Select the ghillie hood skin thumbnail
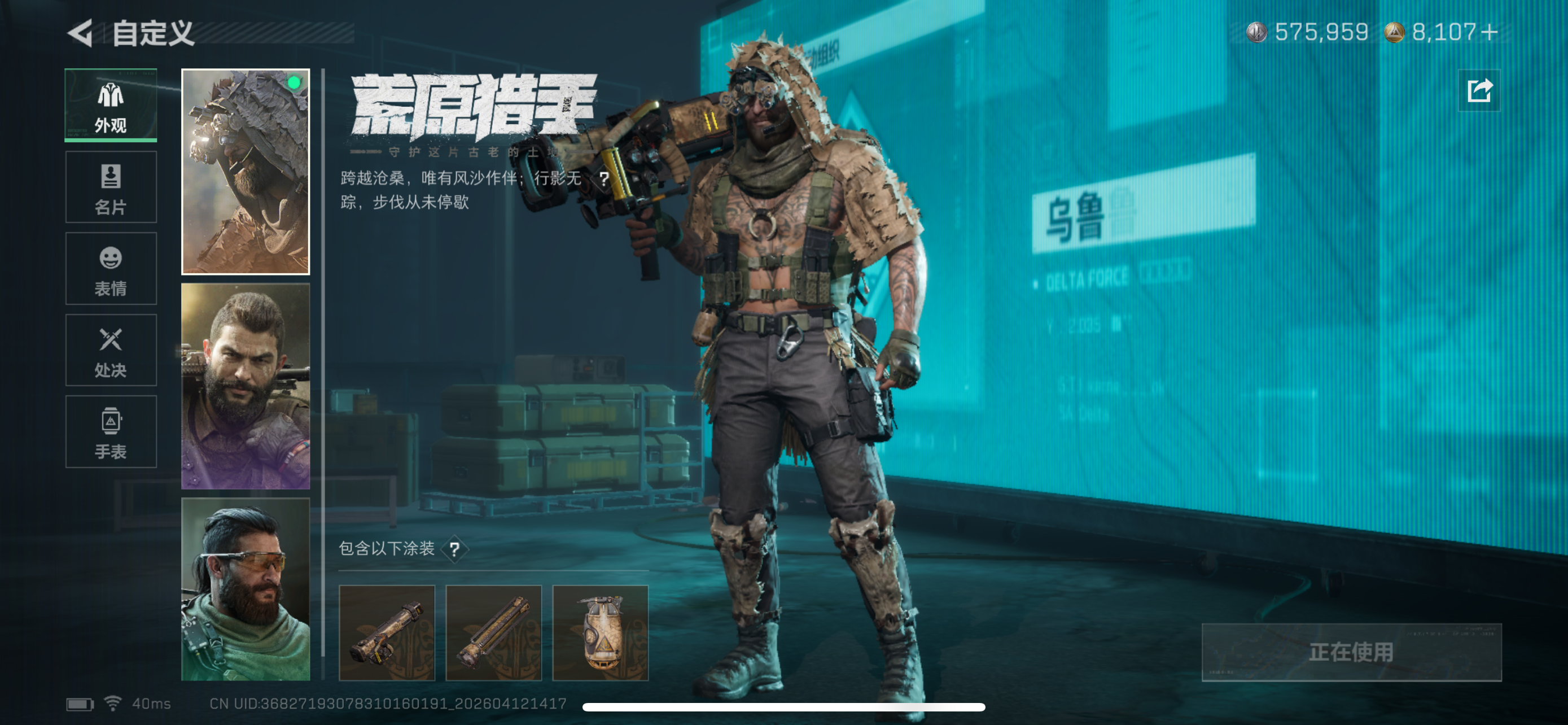The height and width of the screenshot is (725, 1568). (x=246, y=172)
